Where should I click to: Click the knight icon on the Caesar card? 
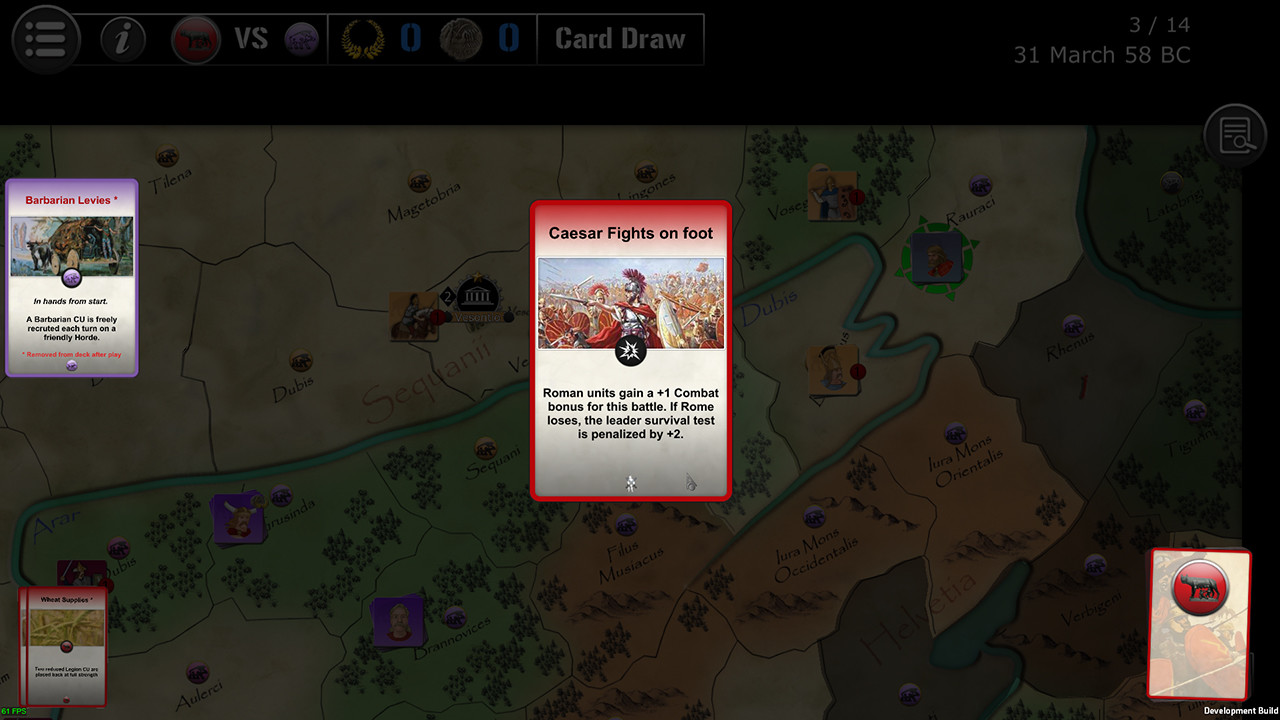pos(629,484)
